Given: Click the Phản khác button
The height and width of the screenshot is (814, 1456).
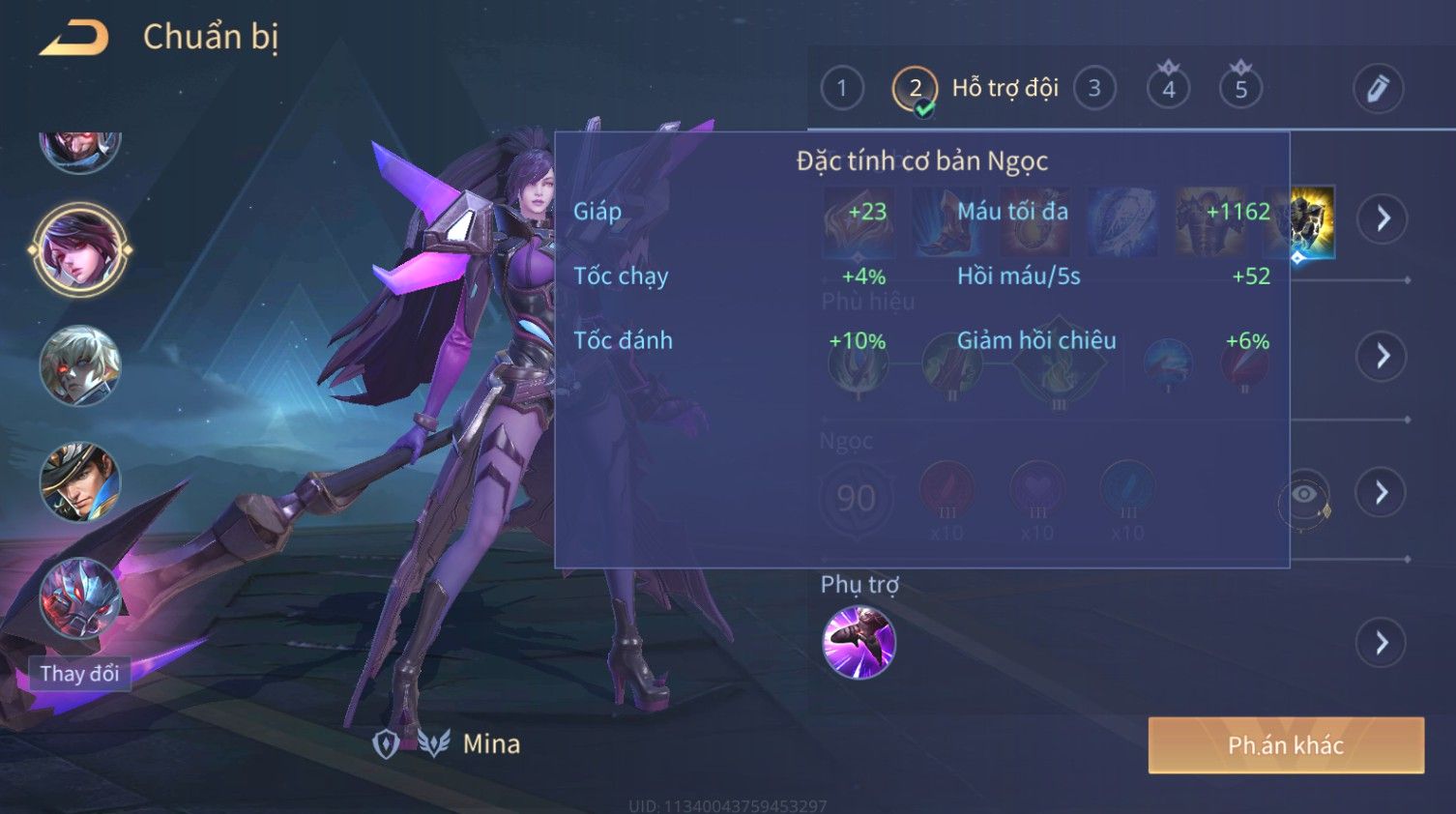Looking at the screenshot, I should pyautogui.click(x=1285, y=745).
